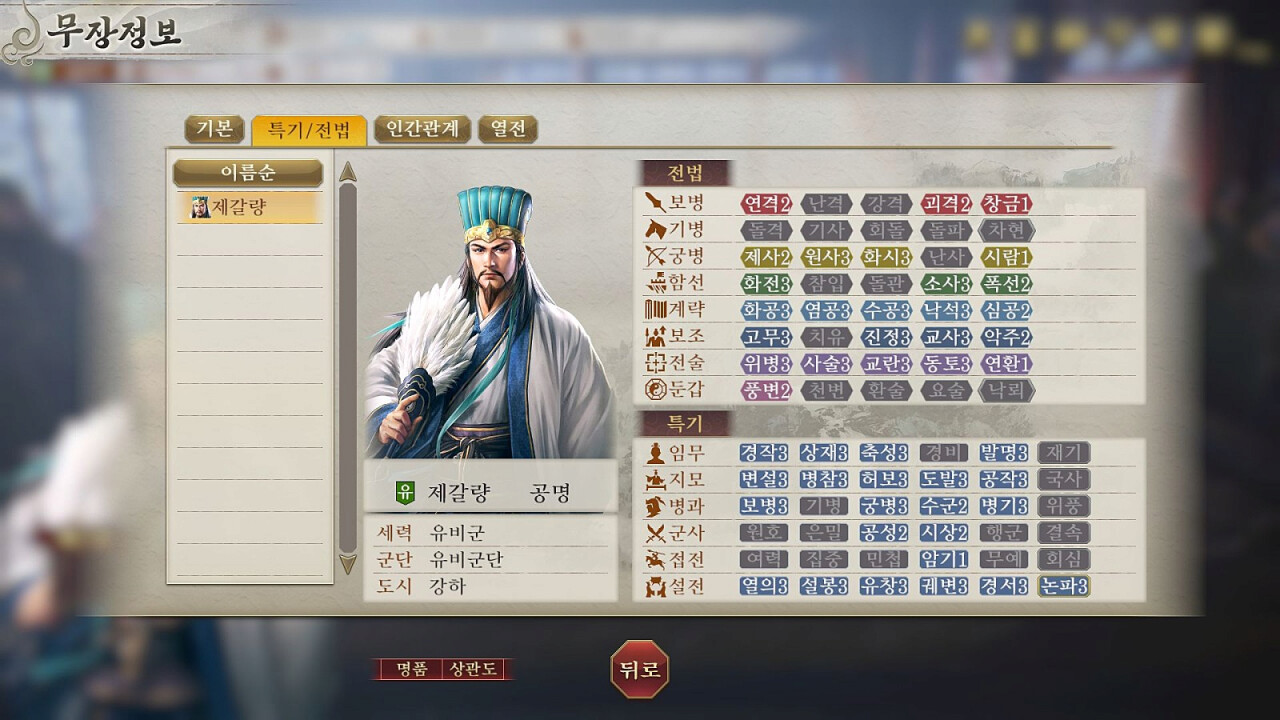Click the officer list scroll-up arrow
Viewport: 1280px width, 720px height.
coord(348,172)
